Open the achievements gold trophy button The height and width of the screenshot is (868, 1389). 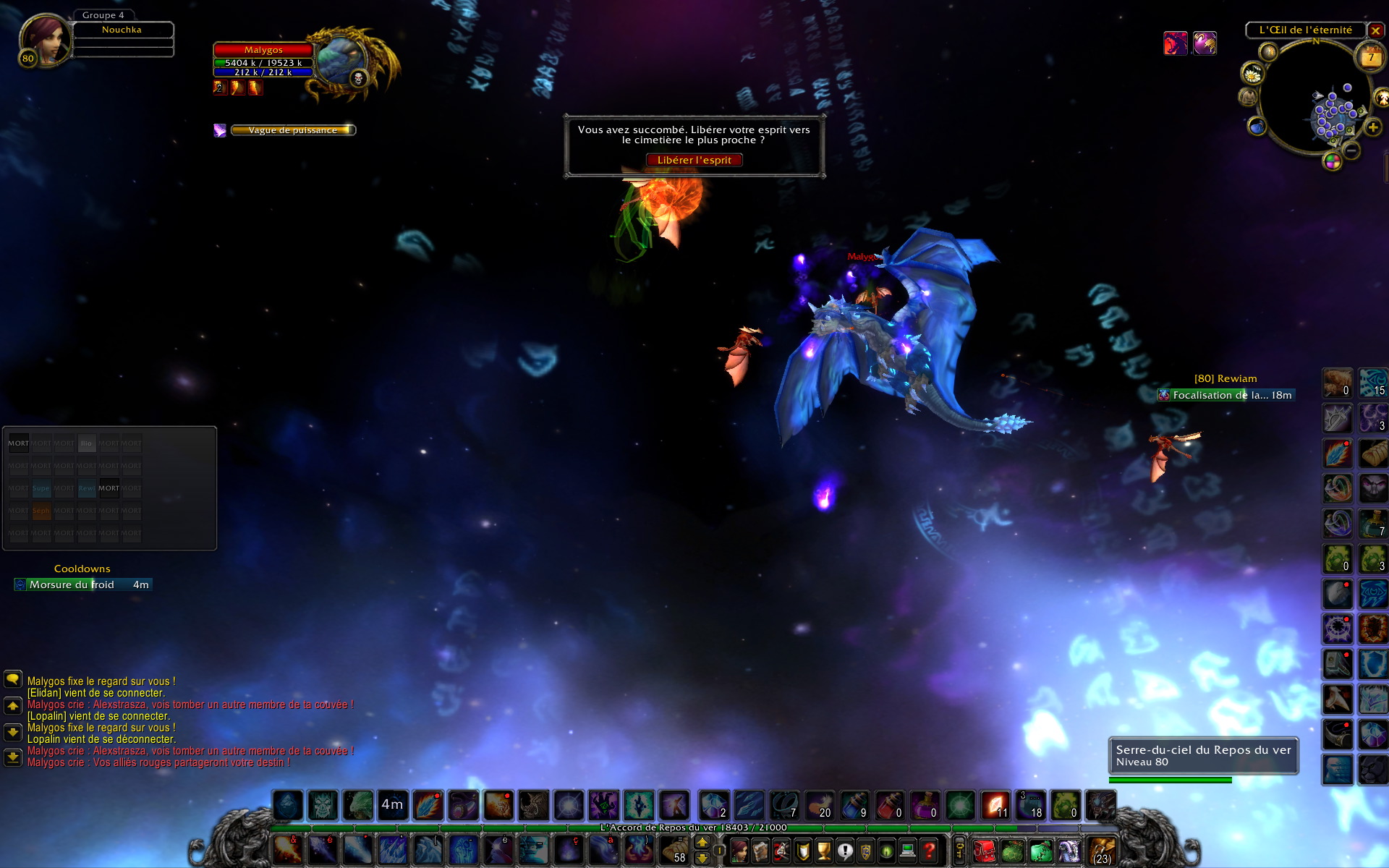[823, 851]
